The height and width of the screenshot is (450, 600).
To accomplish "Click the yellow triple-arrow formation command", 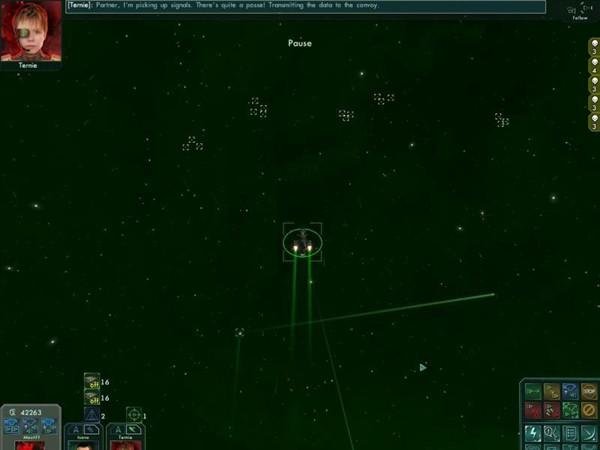I will 551,391.
